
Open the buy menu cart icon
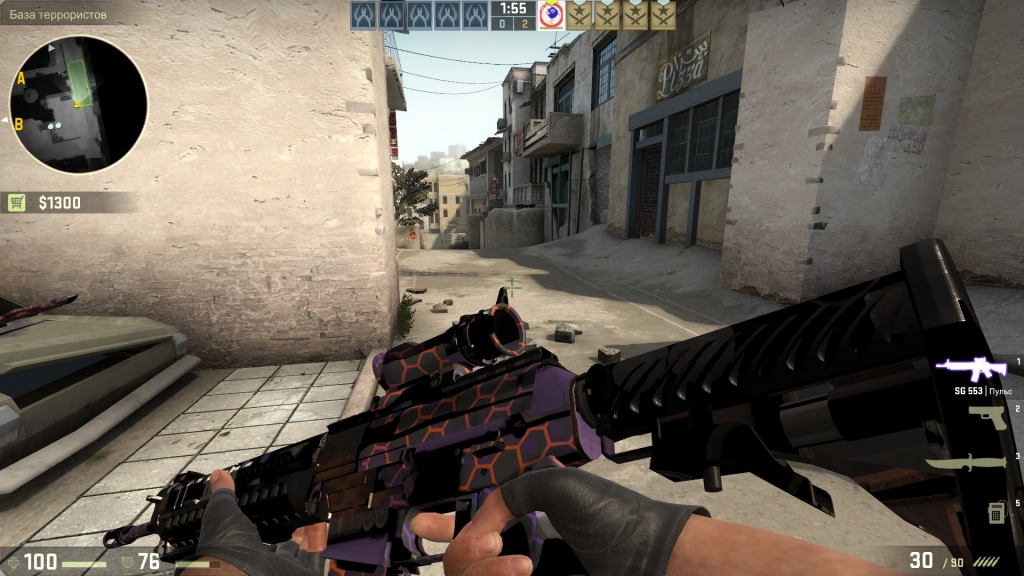(18, 203)
